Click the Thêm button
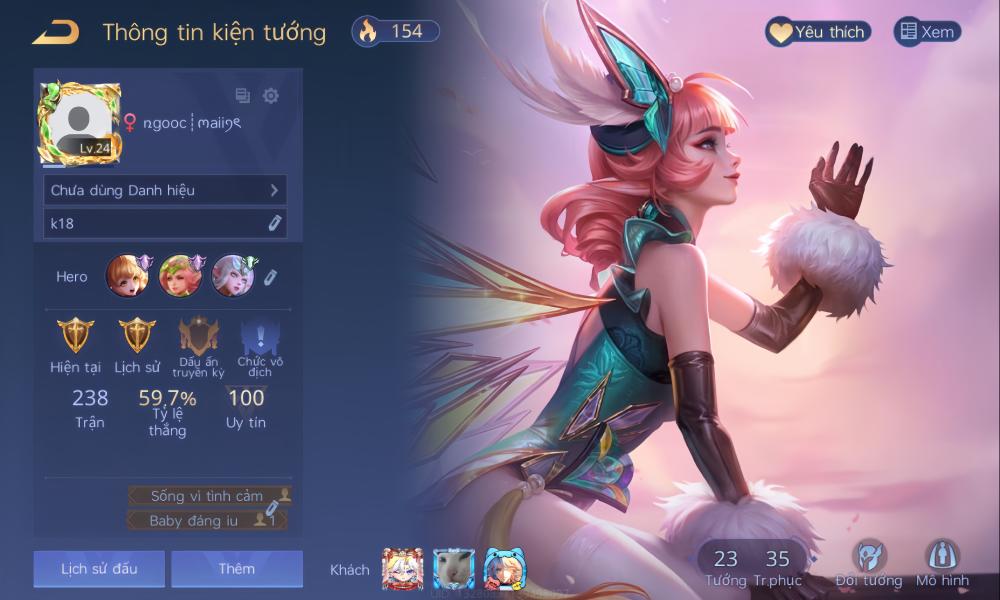This screenshot has height=600, width=1000. click(x=237, y=569)
